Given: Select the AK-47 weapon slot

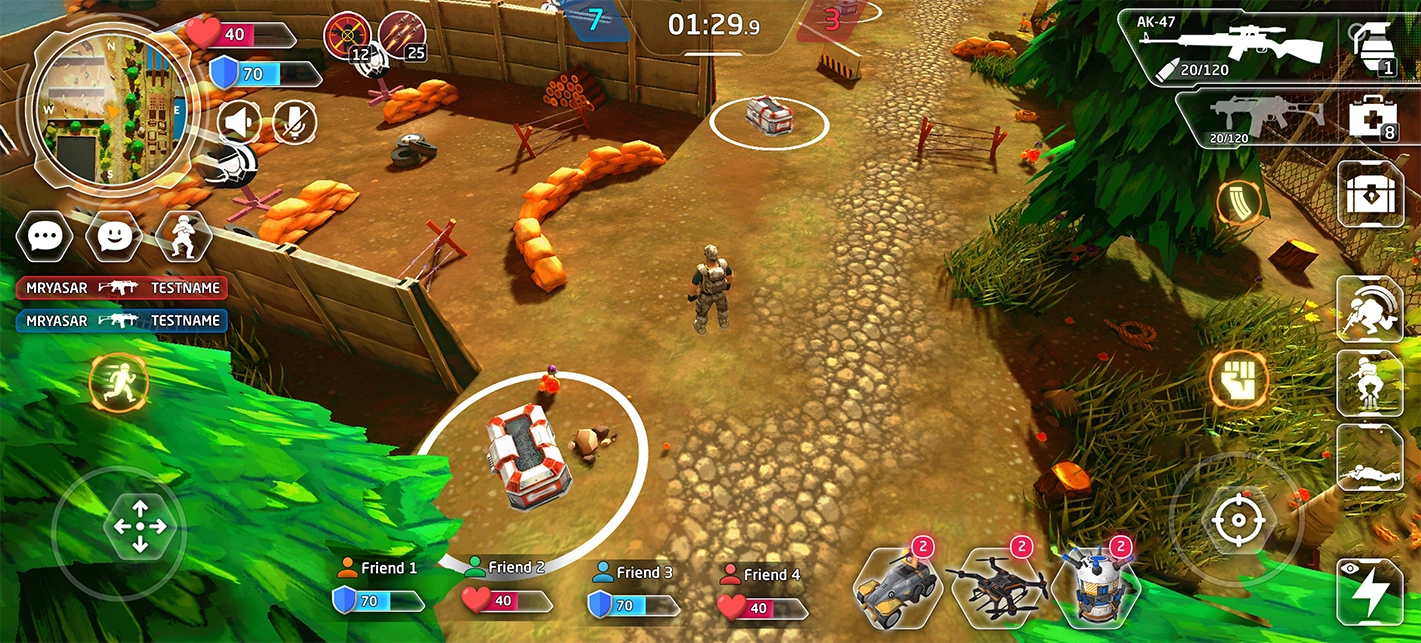Looking at the screenshot, I should (1237, 46).
